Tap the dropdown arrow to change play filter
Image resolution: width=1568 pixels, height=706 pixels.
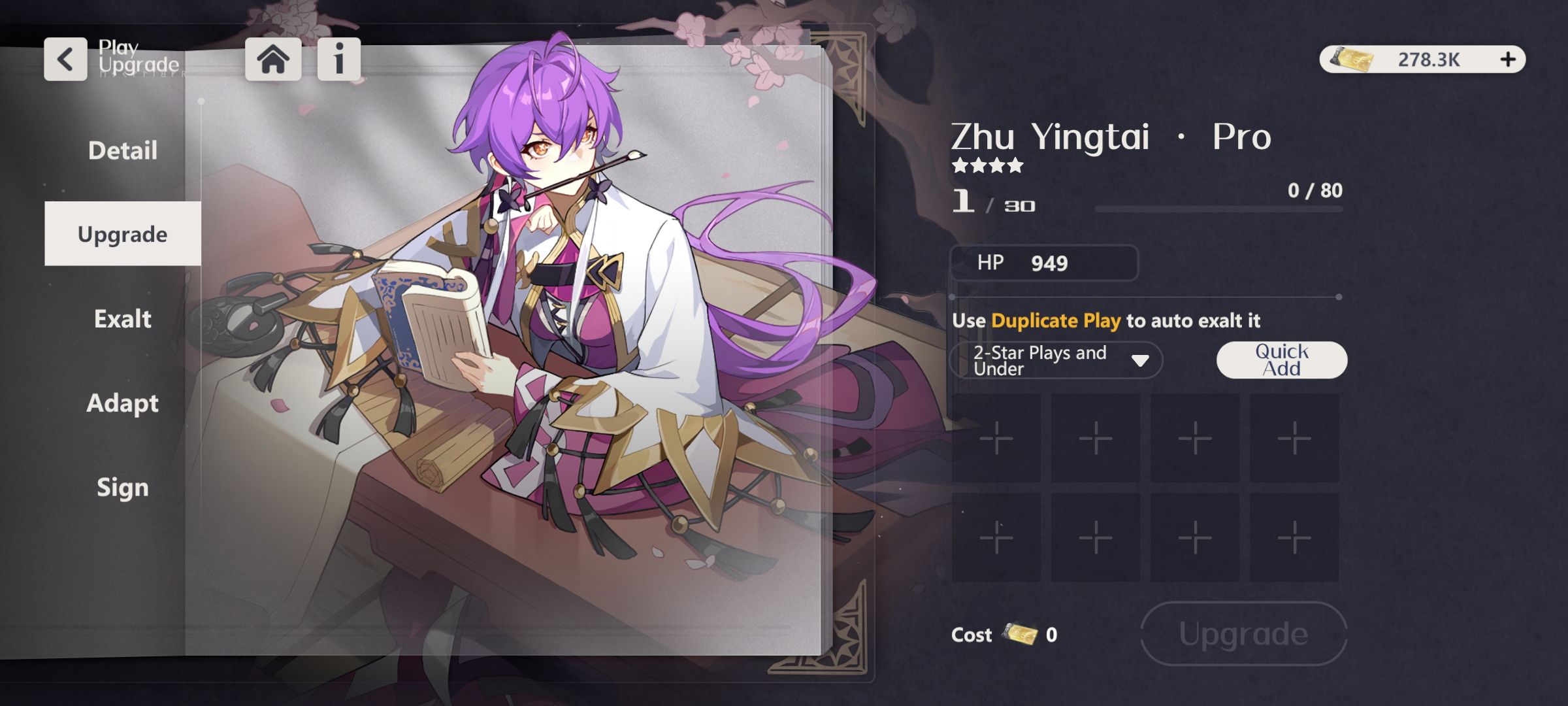pos(1140,360)
